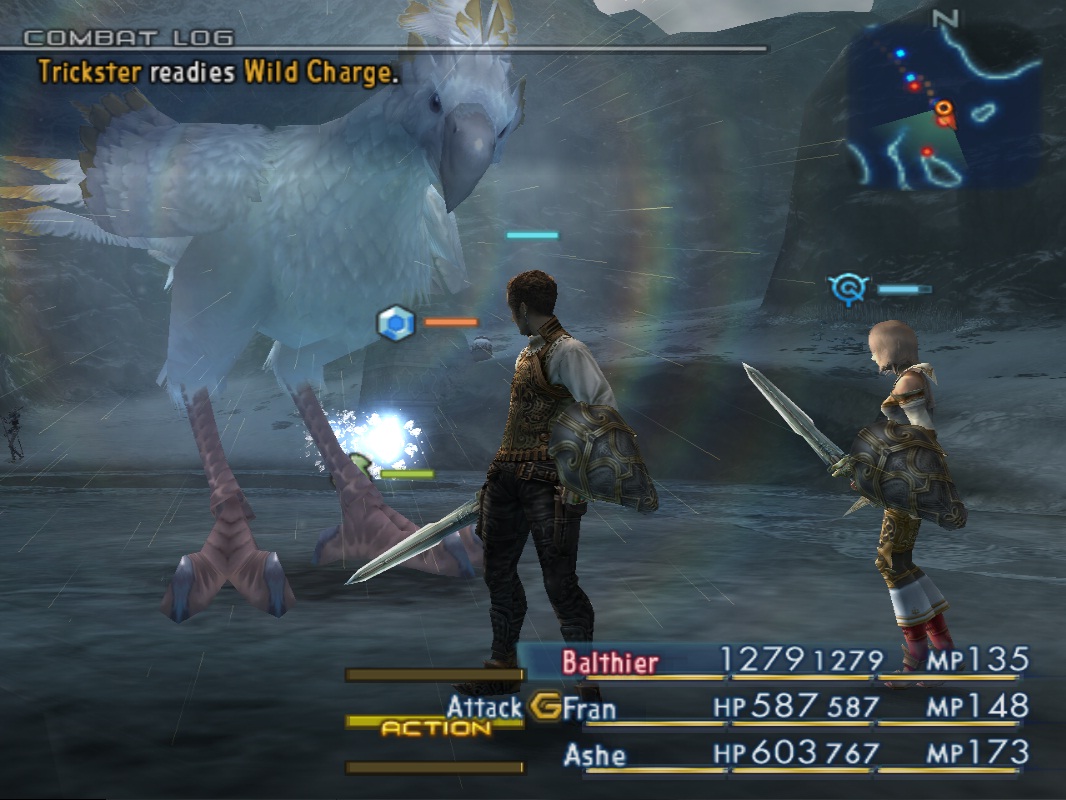Select the blue hexagon target marker
Viewport: 1066px width, 800px height.
click(396, 323)
